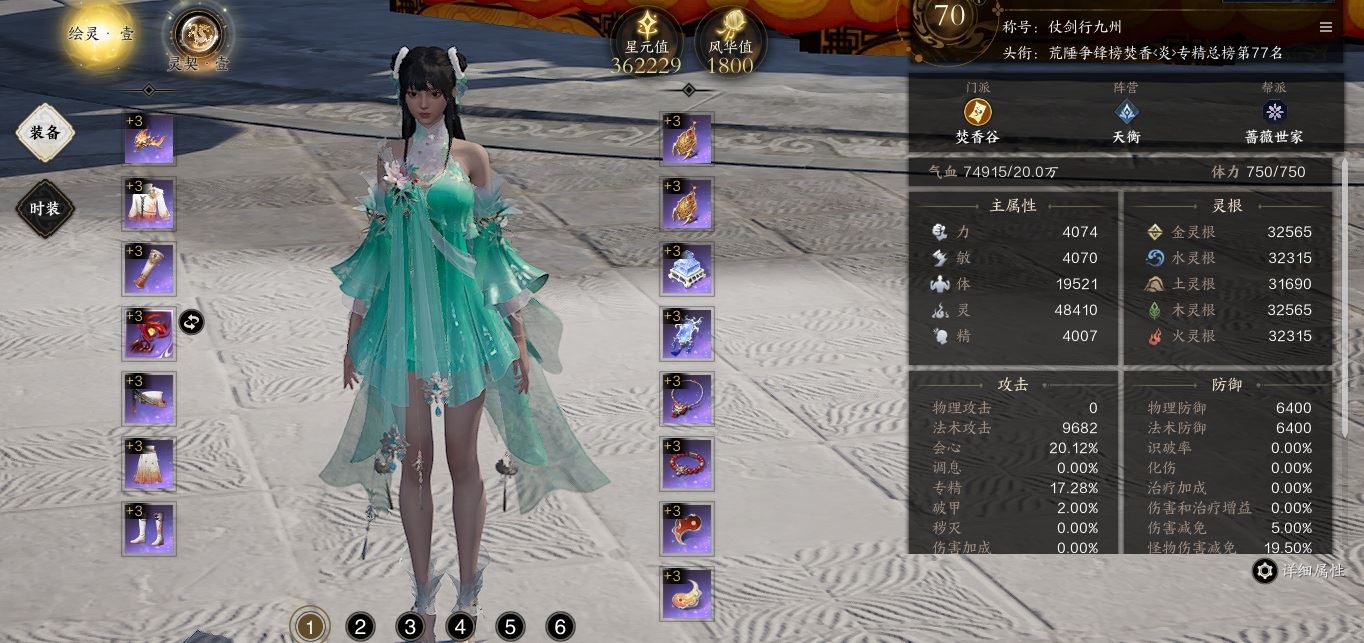The image size is (1364, 643).
Task: Select the blue crystal pendant slot
Action: pos(687,334)
